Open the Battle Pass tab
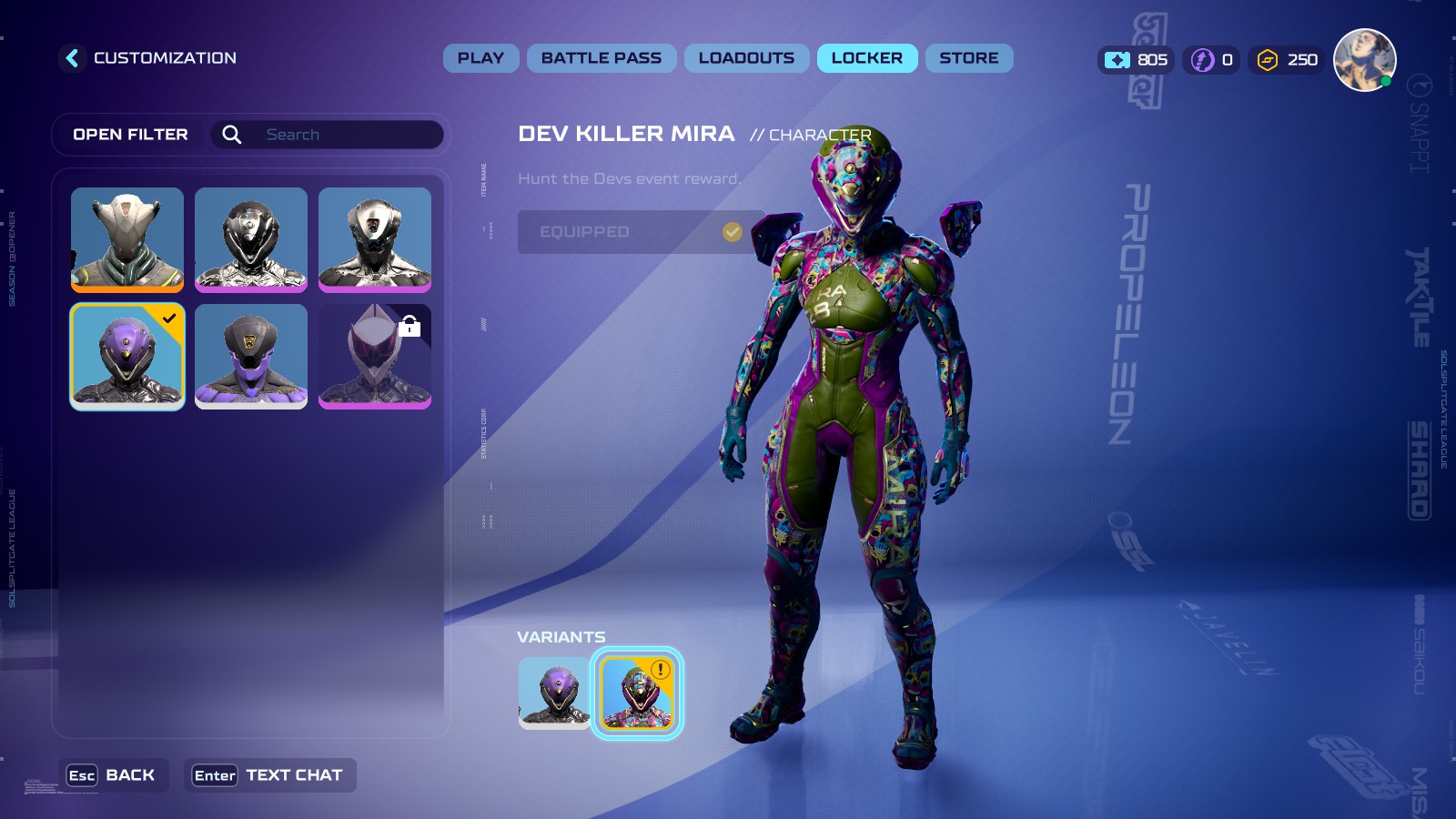The height and width of the screenshot is (819, 1456). (x=602, y=58)
